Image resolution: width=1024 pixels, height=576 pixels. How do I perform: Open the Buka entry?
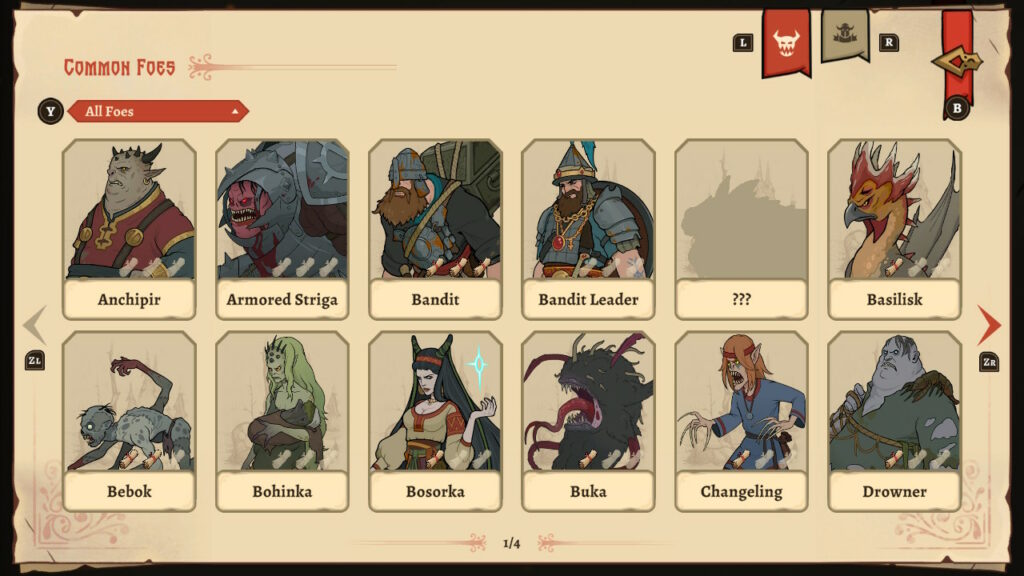(588, 420)
